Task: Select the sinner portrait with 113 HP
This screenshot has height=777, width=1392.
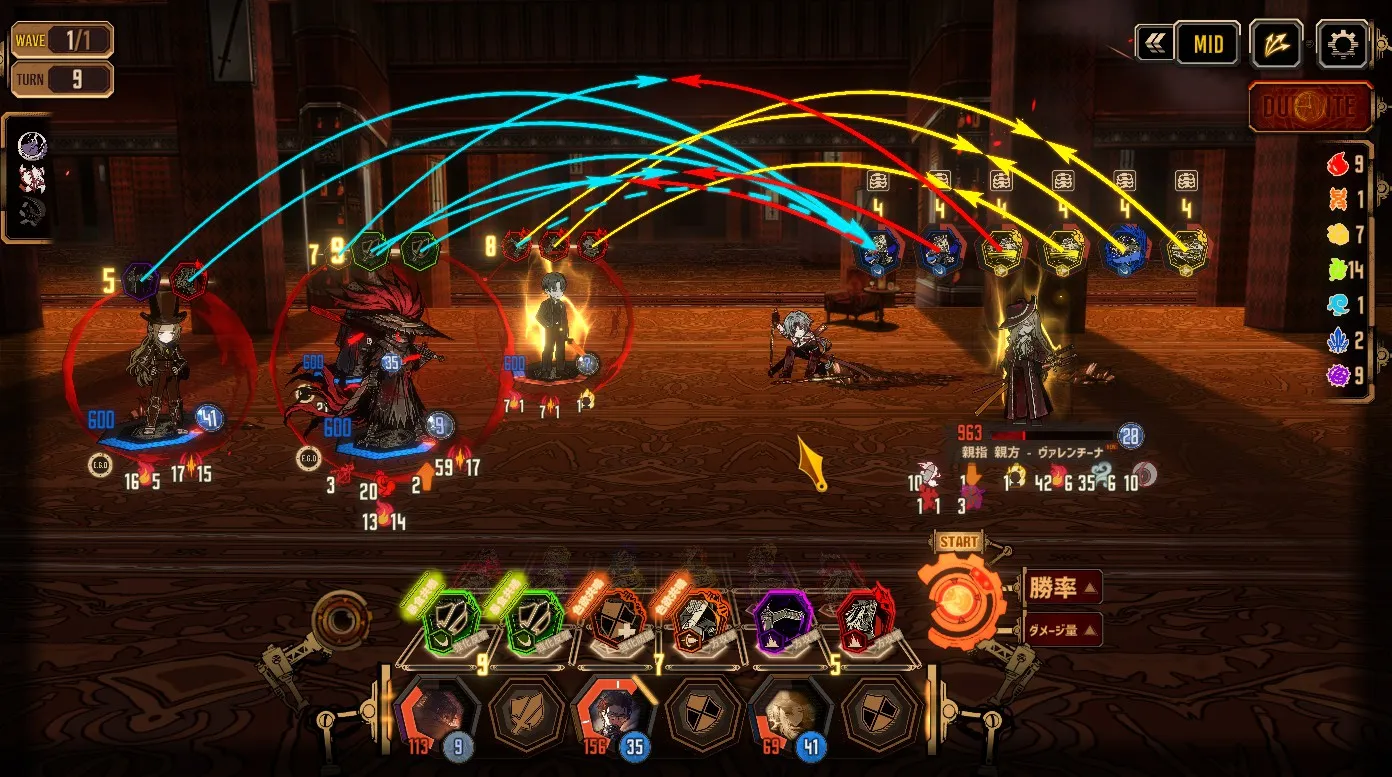Action: coord(437,713)
